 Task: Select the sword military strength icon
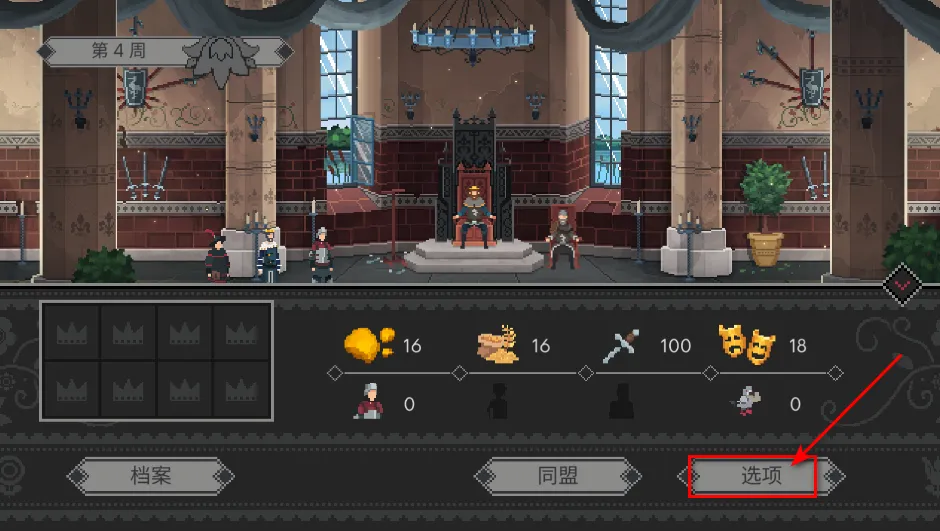tap(622, 346)
